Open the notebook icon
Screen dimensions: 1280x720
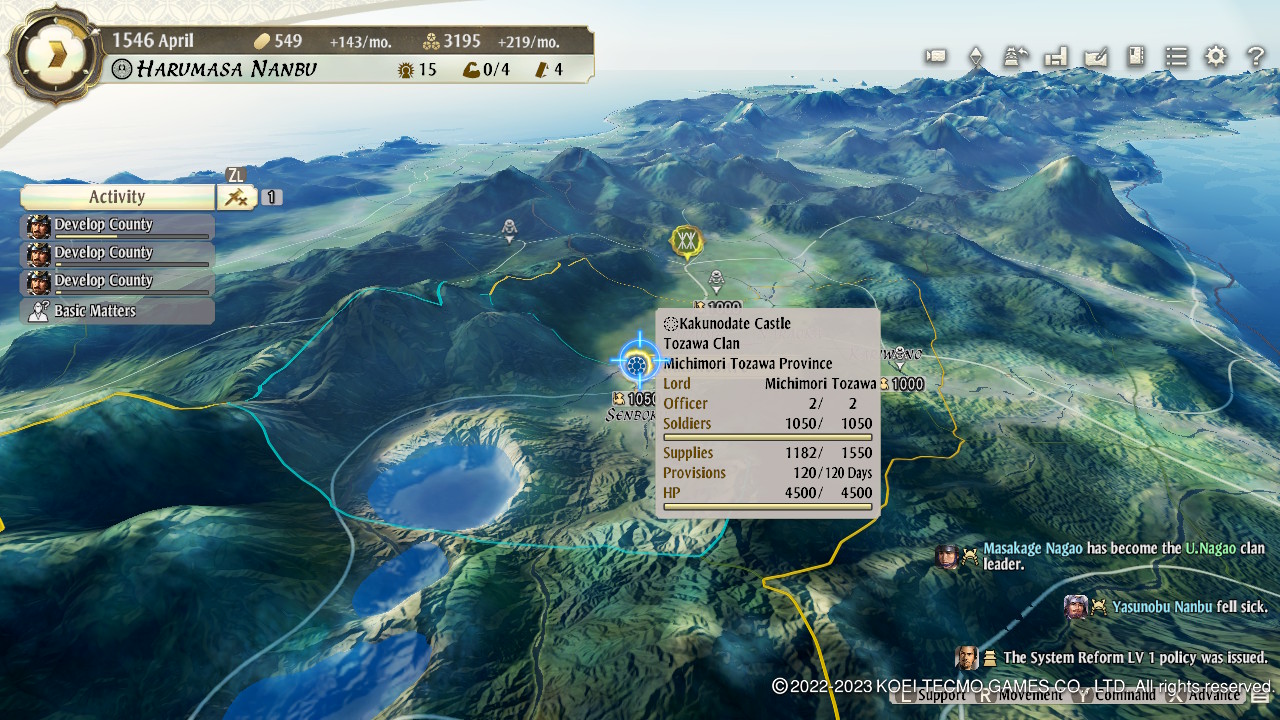1136,56
